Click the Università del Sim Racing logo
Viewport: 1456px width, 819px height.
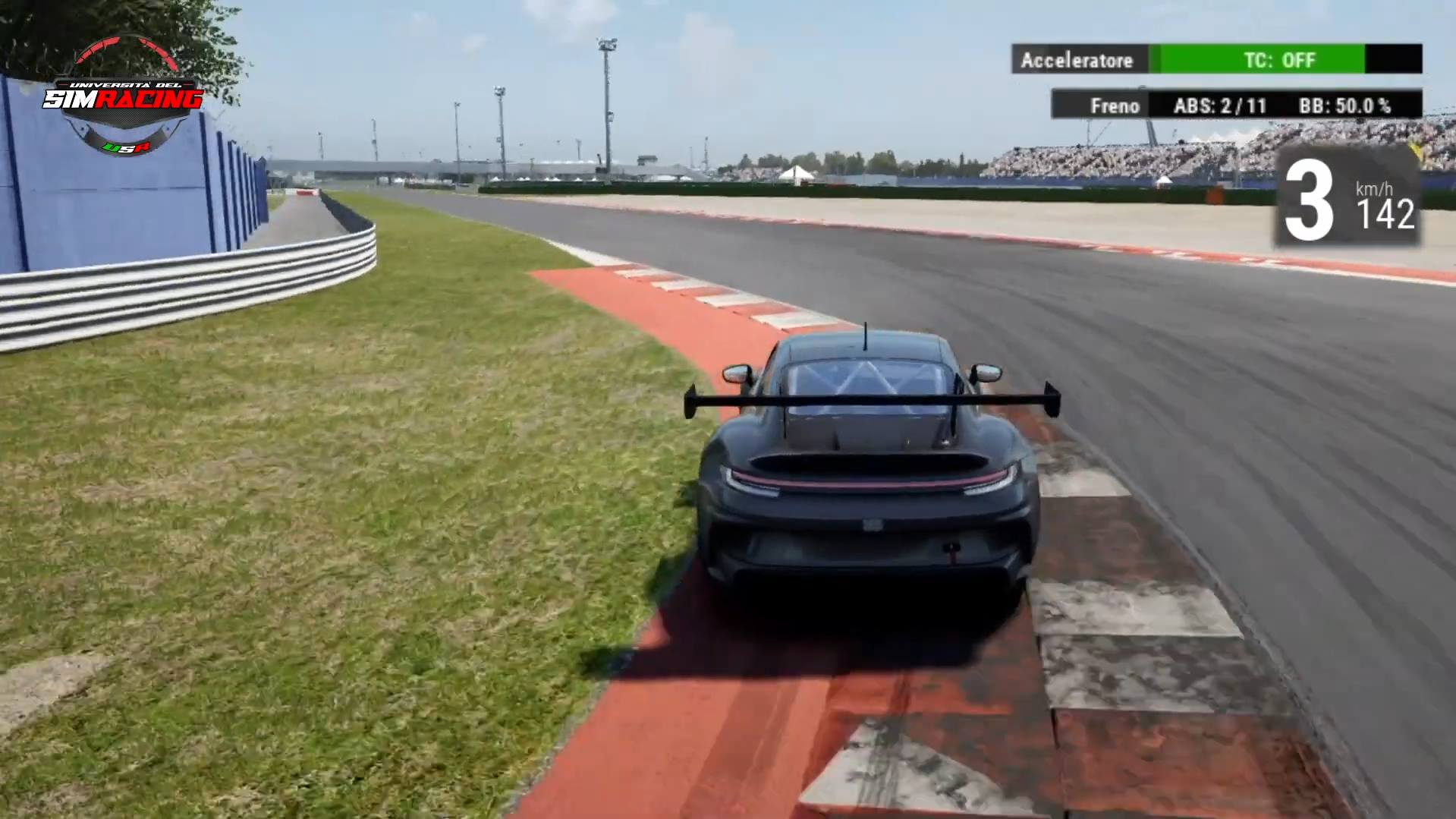[123, 97]
